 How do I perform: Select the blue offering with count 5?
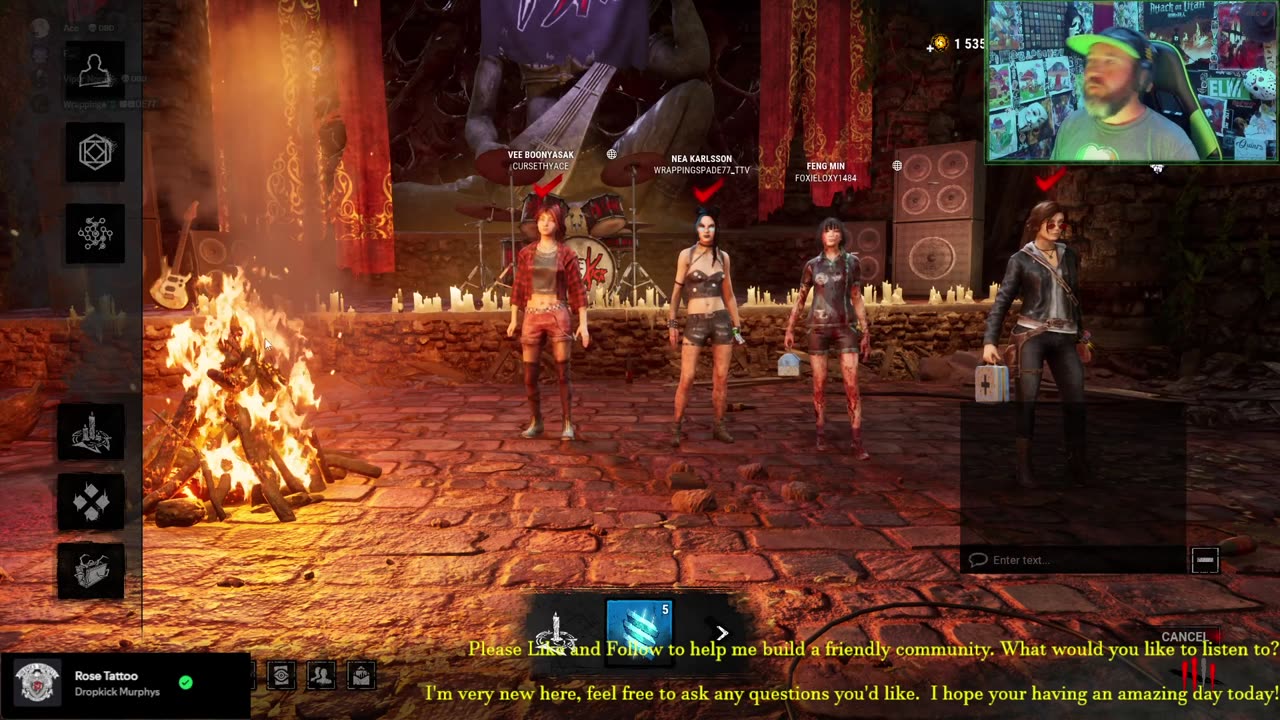pos(639,628)
